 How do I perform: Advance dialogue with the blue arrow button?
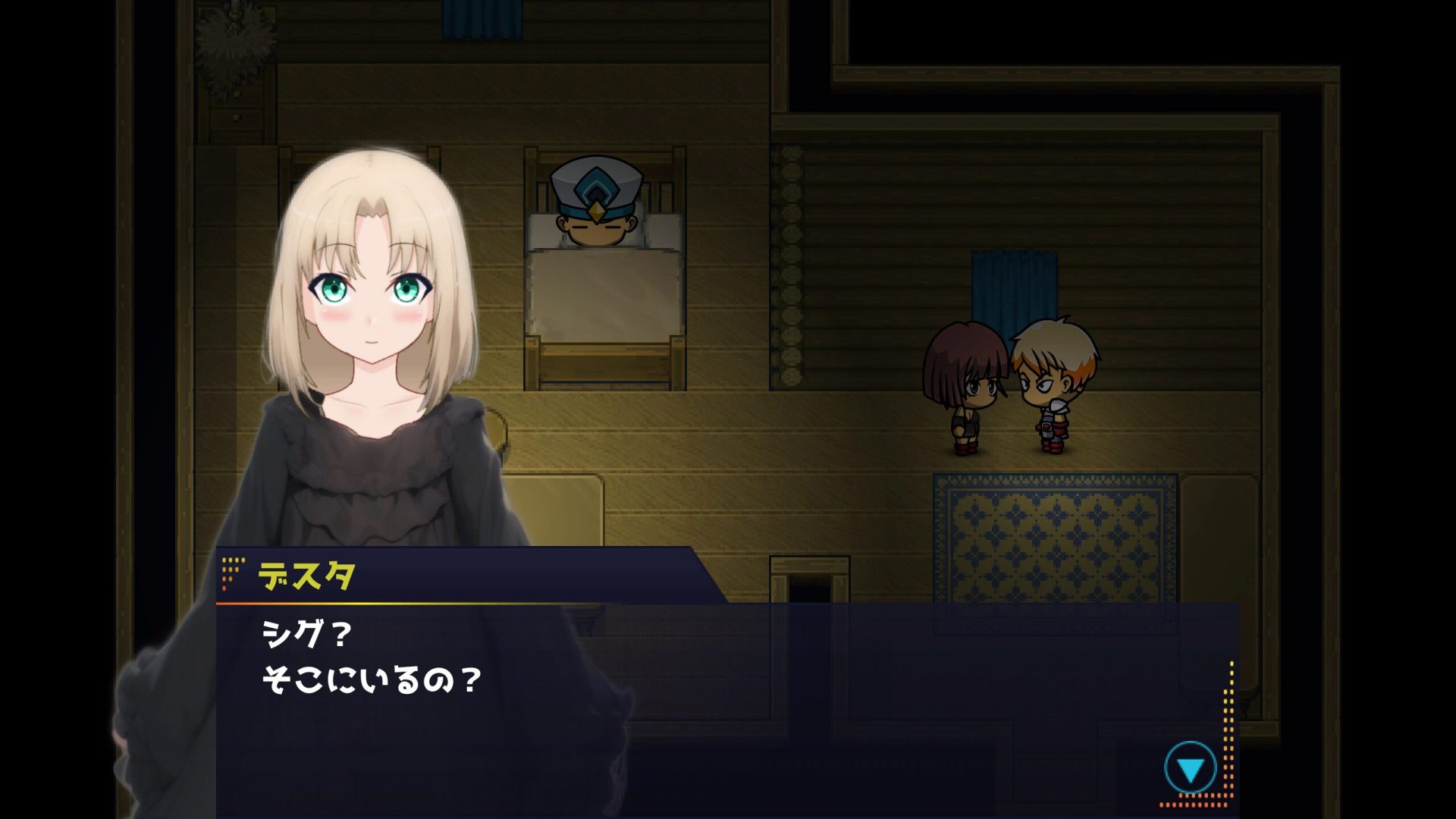pos(1190,769)
